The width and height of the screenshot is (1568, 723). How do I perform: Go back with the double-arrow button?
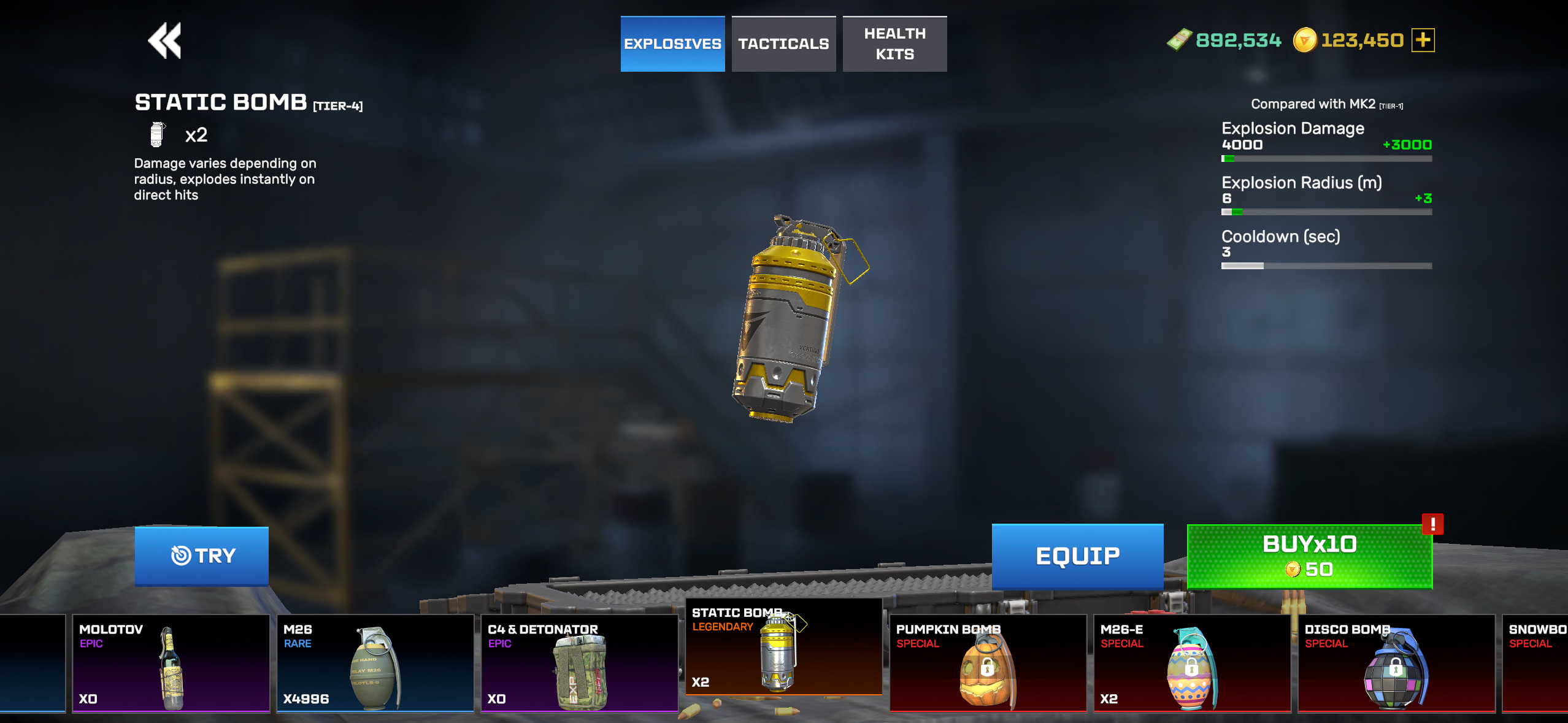click(x=164, y=41)
